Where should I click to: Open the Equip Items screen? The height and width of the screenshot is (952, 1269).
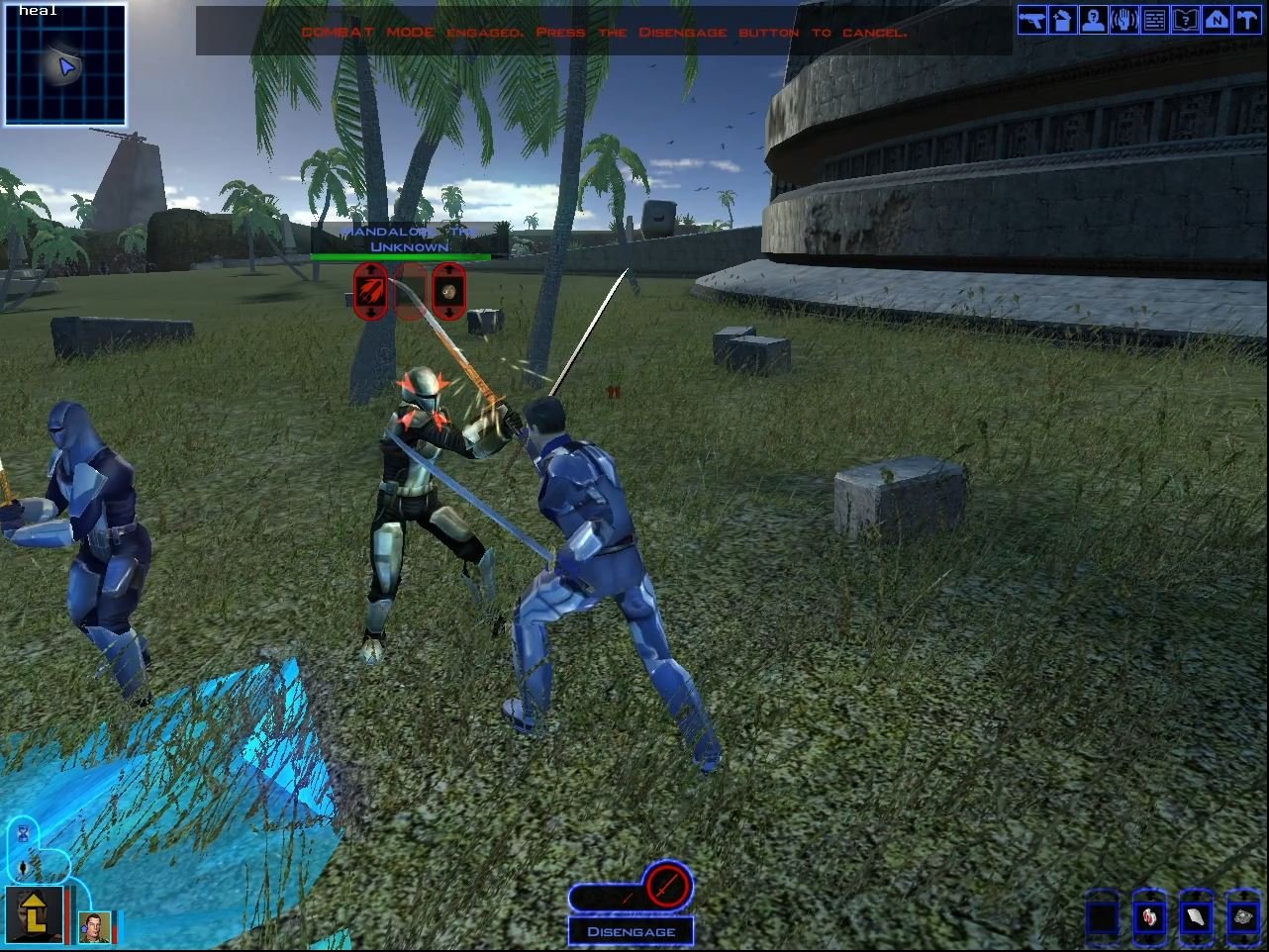1031,20
